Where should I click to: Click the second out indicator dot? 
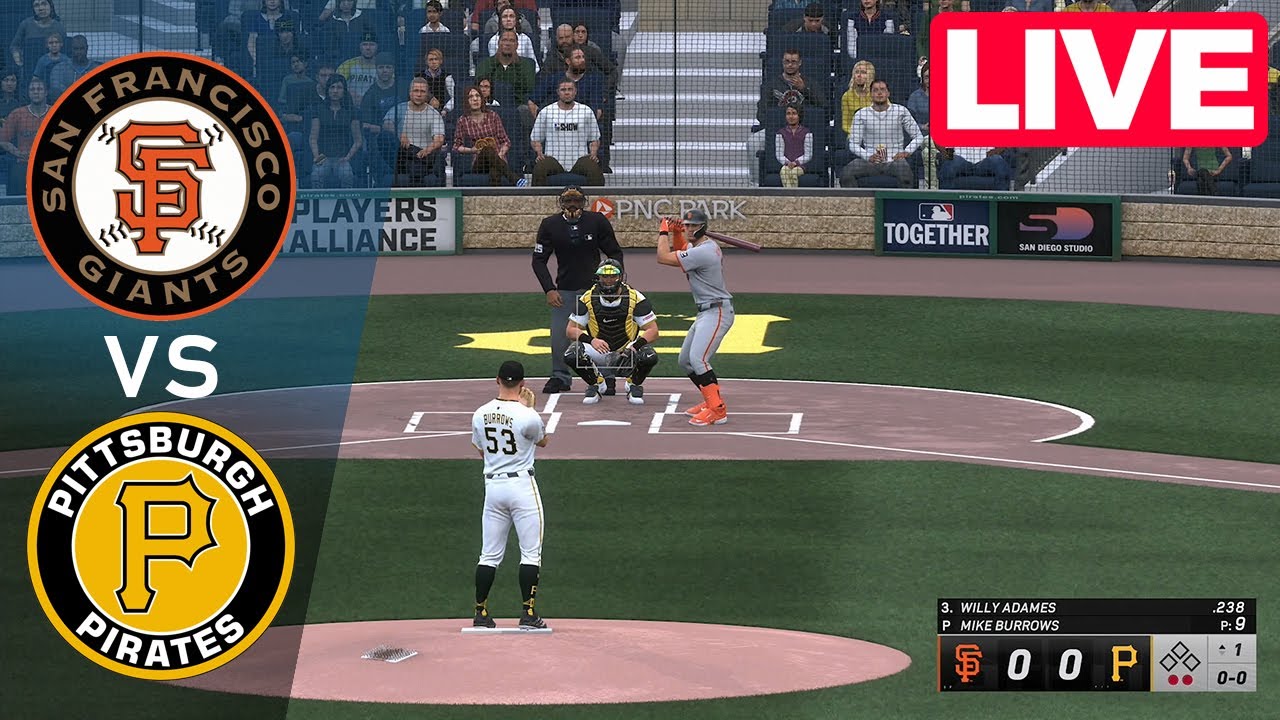1187,678
